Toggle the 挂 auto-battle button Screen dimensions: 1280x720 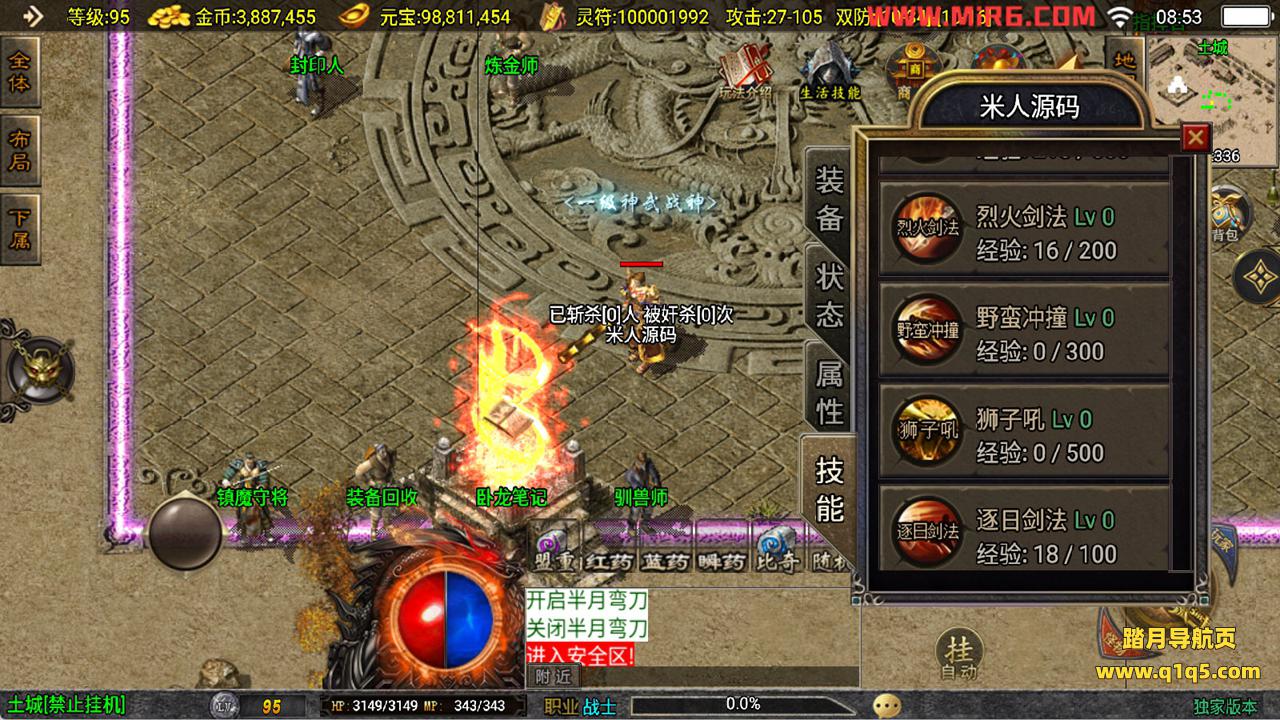pos(958,655)
